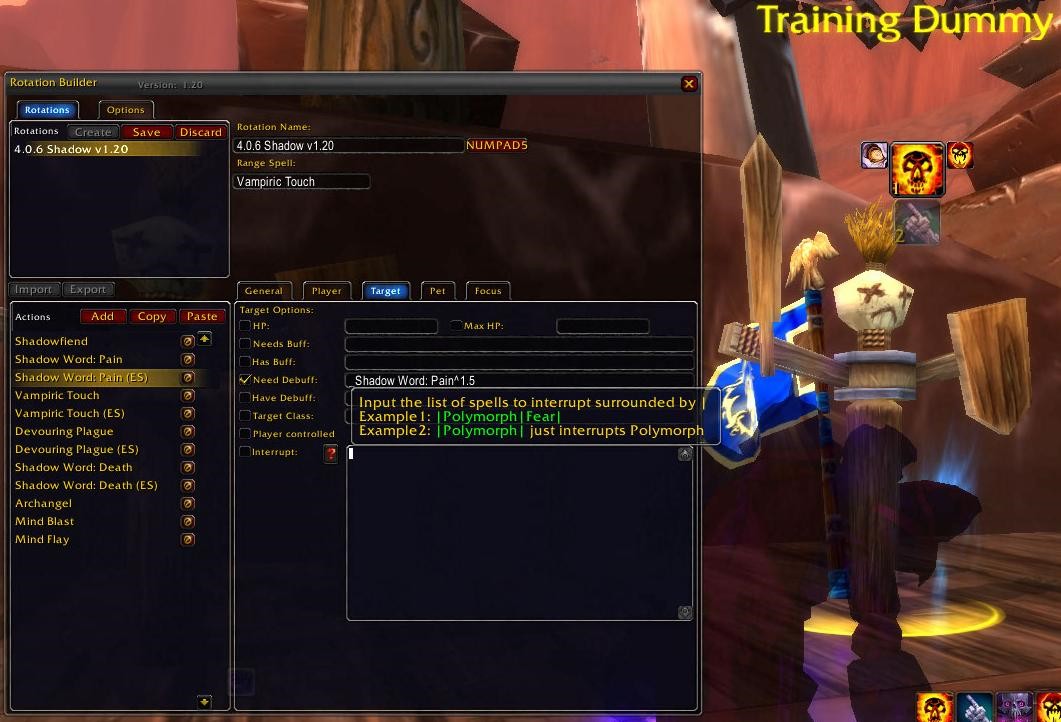Switch to the Focus tab

pyautogui.click(x=488, y=291)
